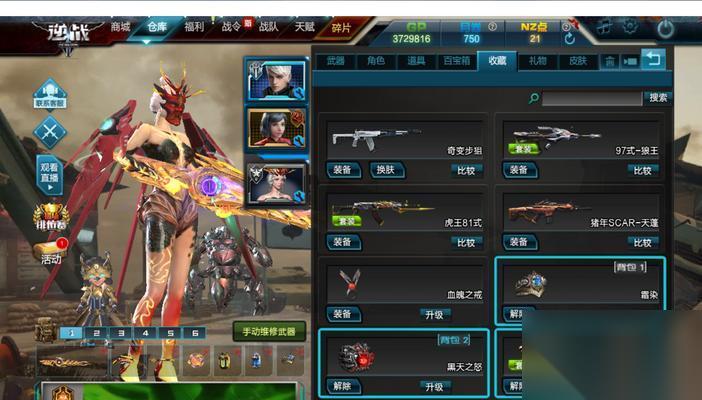Click the 搜索 search button
702x400 pixels.
pos(658,98)
